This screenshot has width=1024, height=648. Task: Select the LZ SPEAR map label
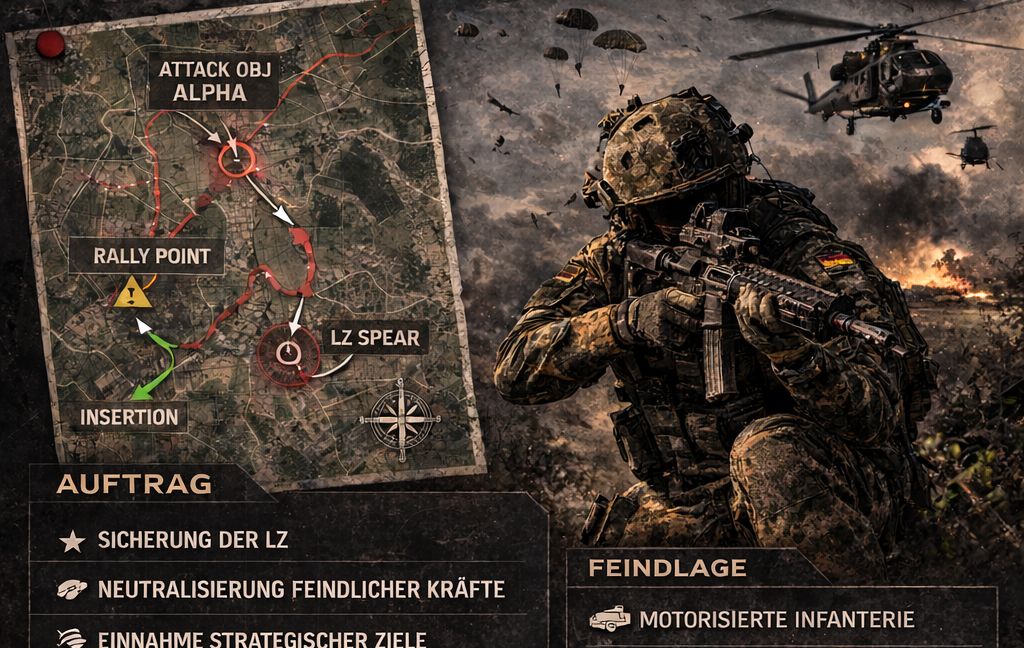click(x=375, y=338)
